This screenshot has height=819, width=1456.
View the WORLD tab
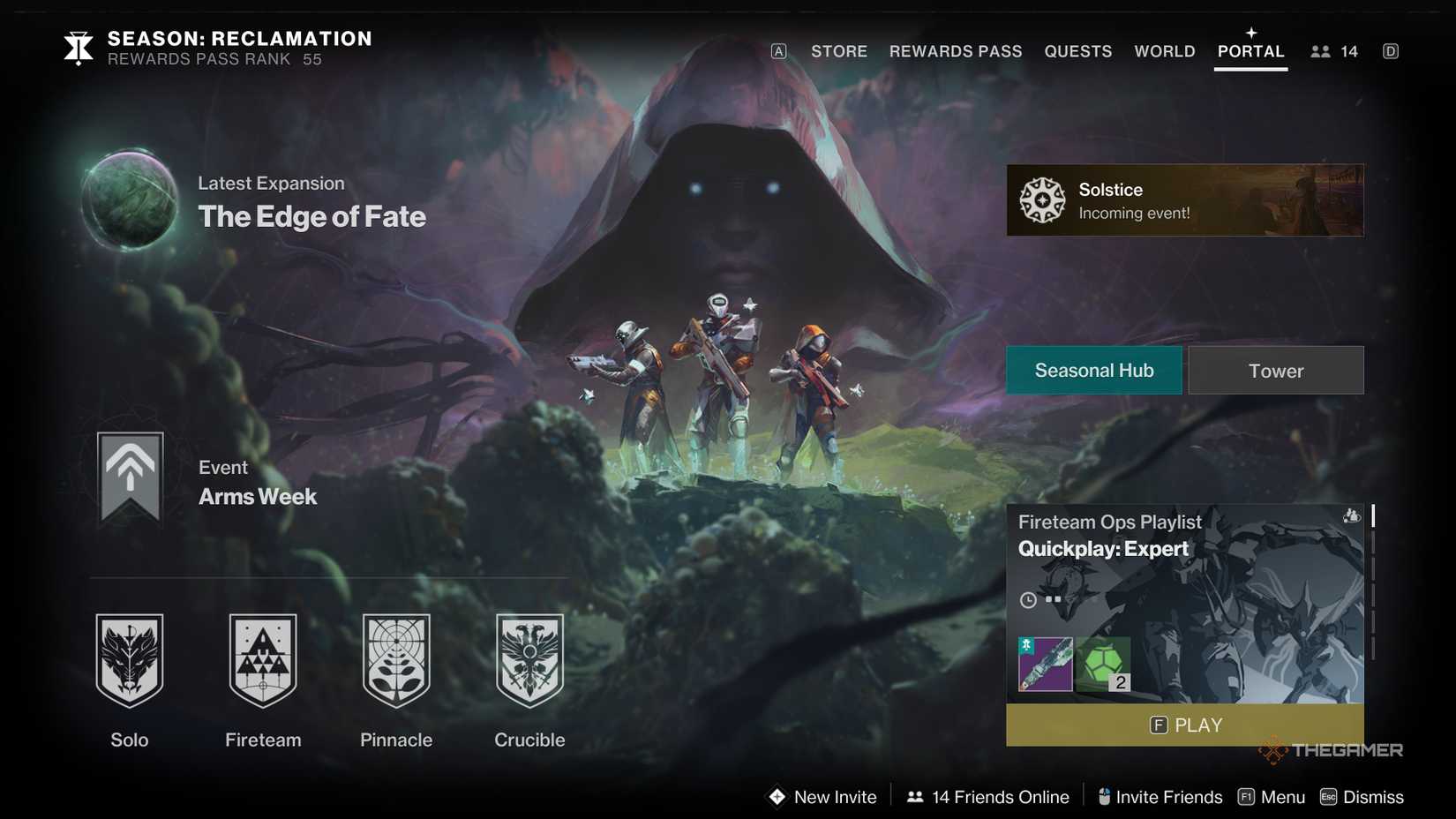[1164, 51]
